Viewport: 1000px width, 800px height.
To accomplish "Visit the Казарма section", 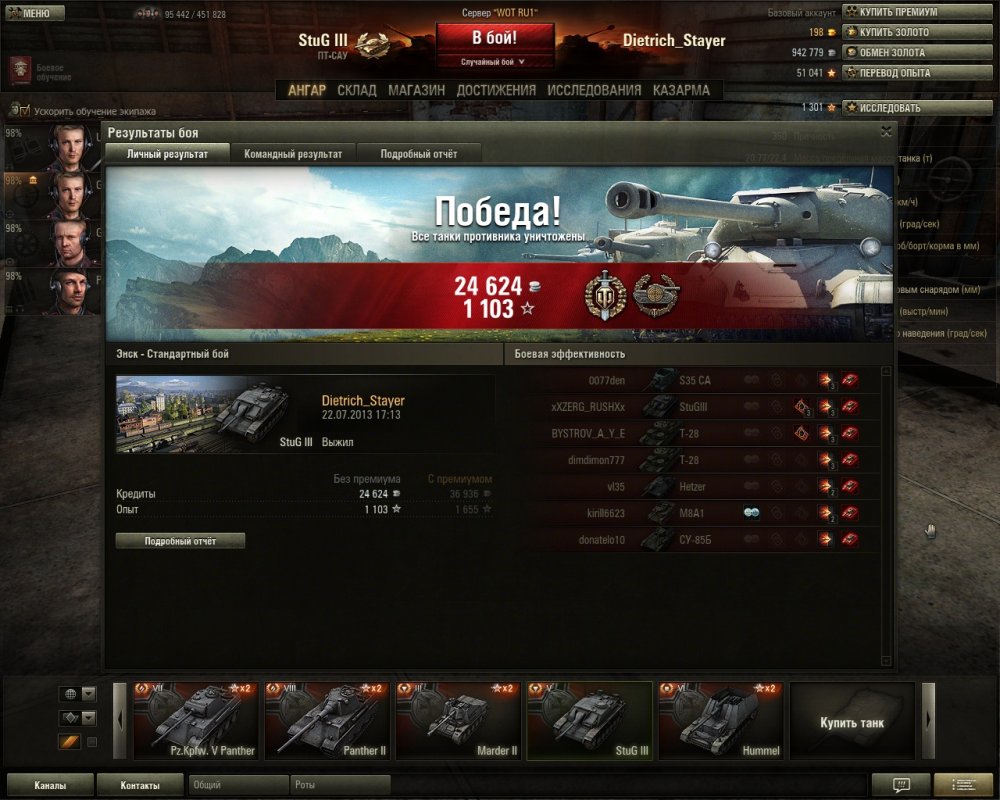I will tap(682, 90).
